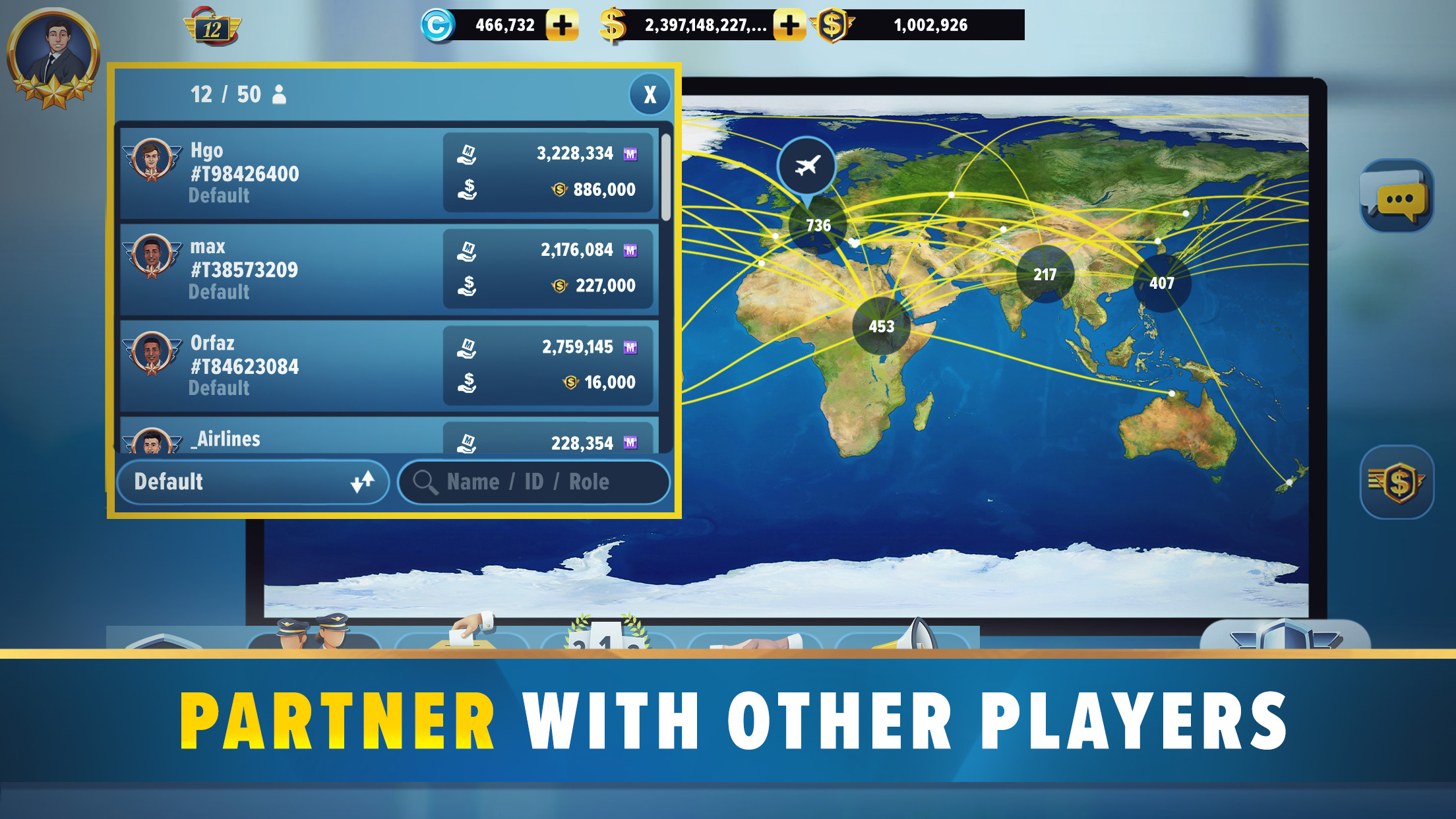Expand player Hgo's money details row
This screenshot has width=1456, height=819.
553,175
